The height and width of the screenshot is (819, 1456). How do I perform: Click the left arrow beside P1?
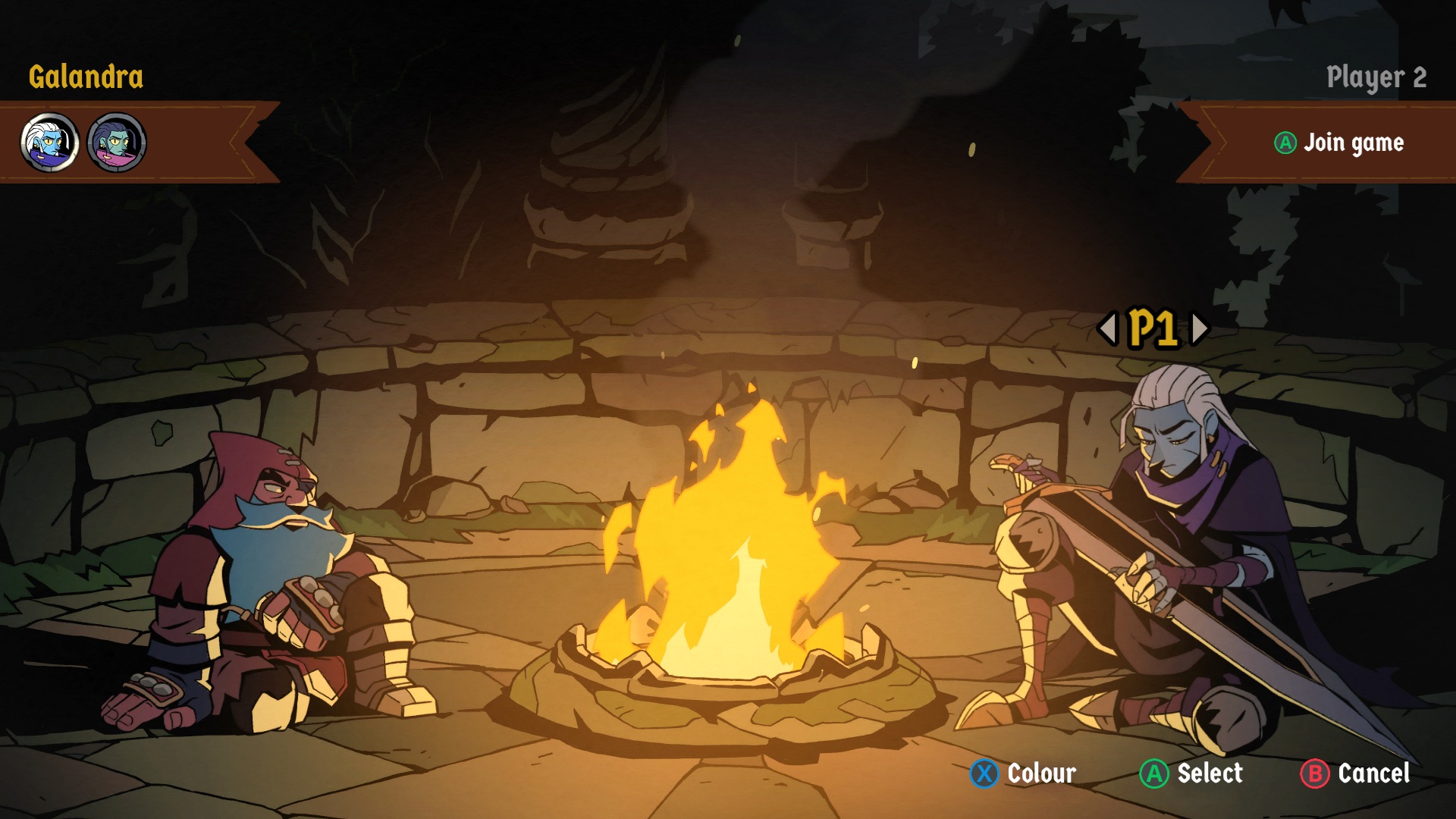pos(1108,328)
